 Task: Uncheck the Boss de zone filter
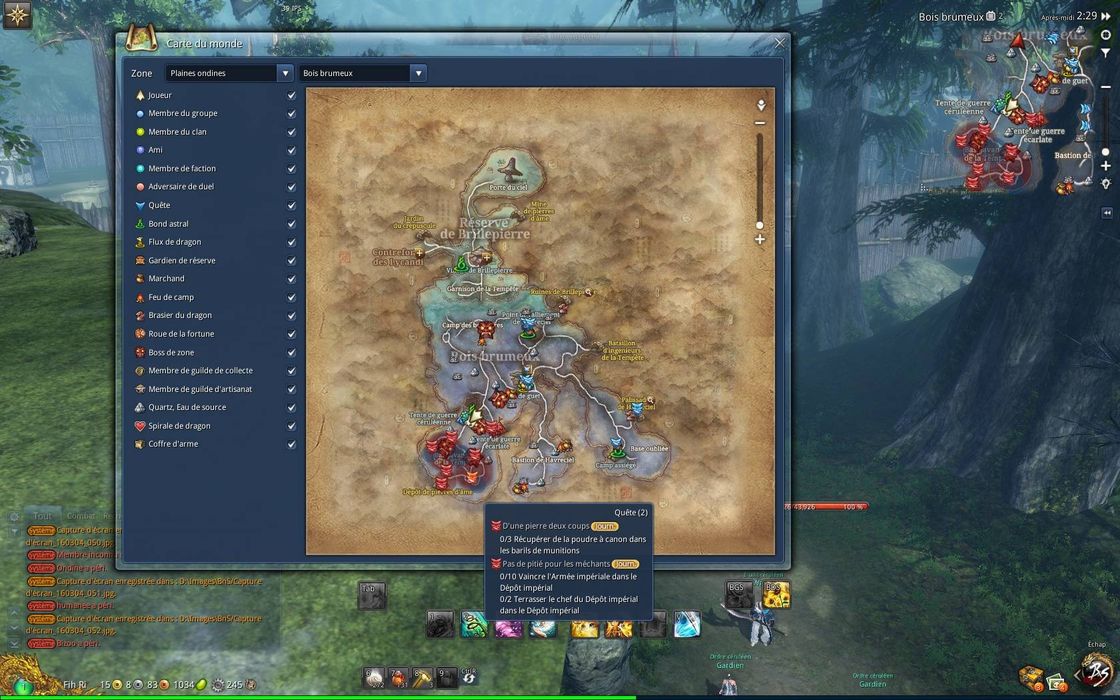[292, 352]
